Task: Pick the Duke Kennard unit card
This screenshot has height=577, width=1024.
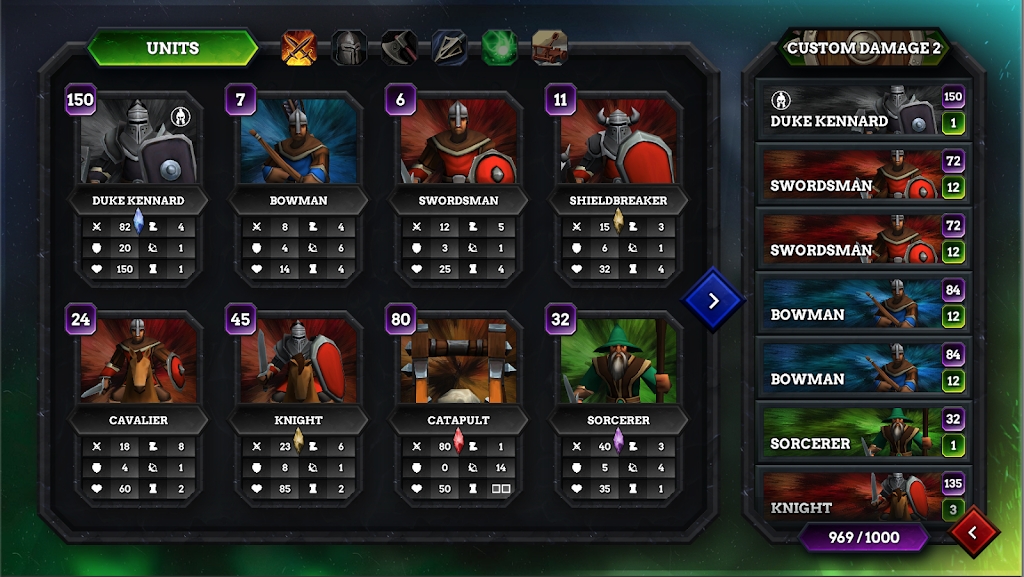Action: (138, 145)
